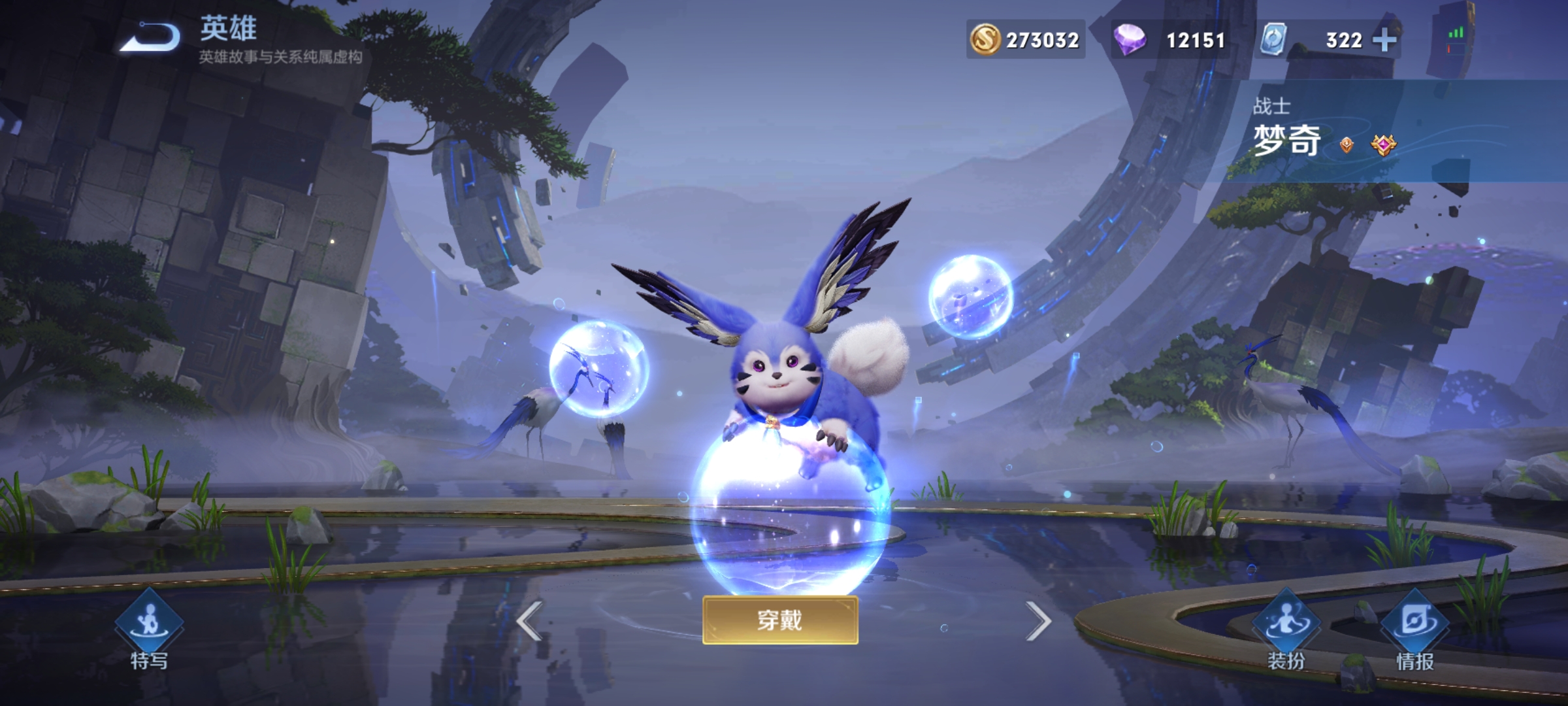Show the next skin with right arrow
Viewport: 1568px width, 706px height.
click(1037, 621)
